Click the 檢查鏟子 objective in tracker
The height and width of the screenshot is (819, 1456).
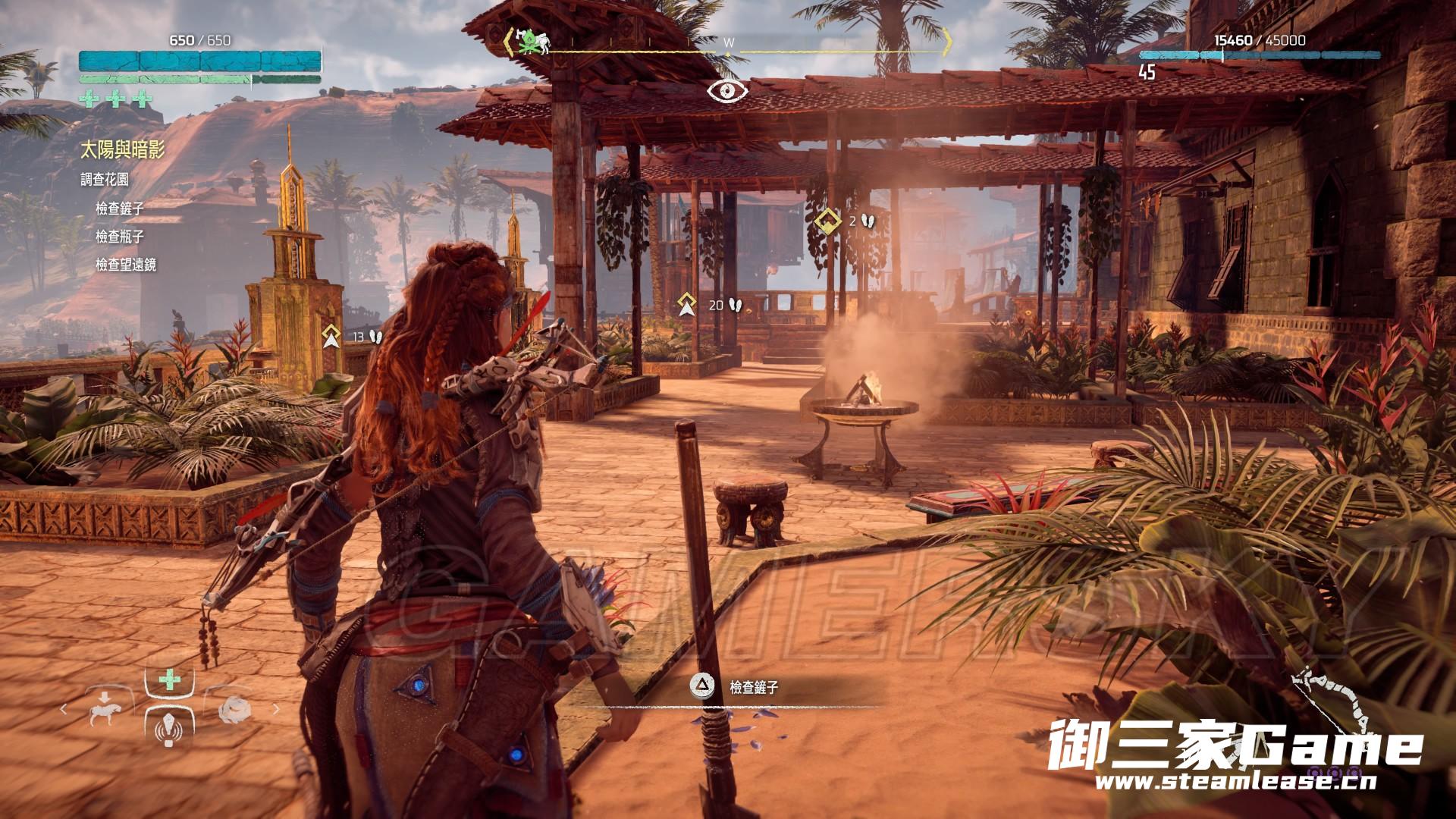120,208
